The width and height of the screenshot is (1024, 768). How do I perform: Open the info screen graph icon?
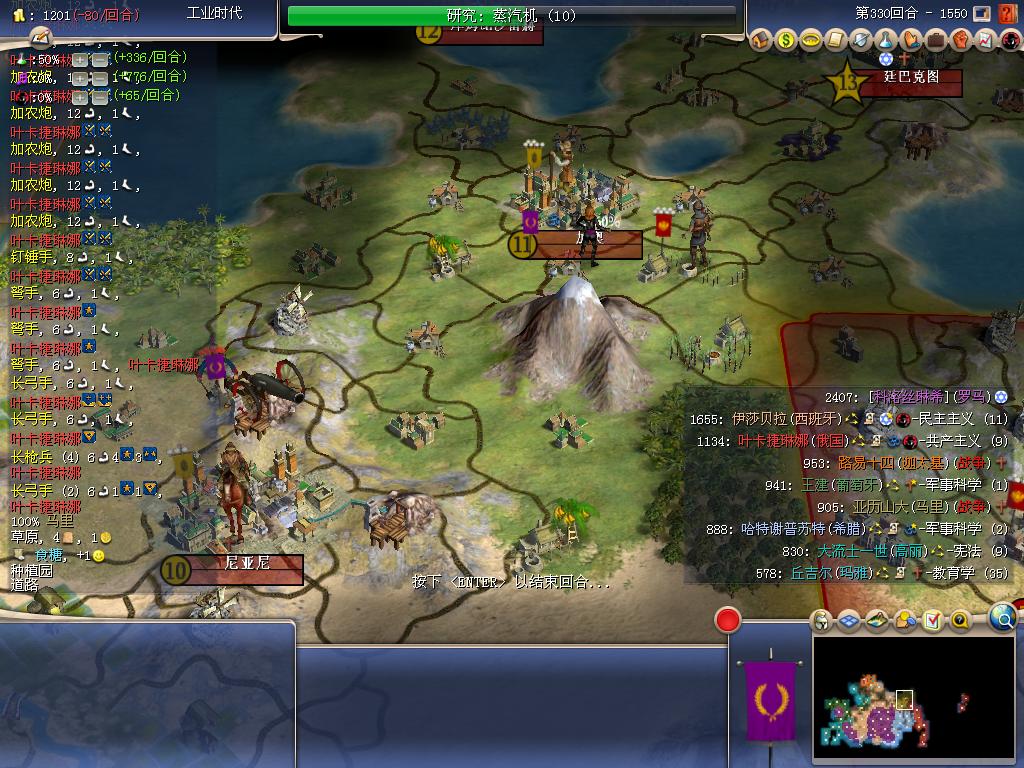coord(985,40)
